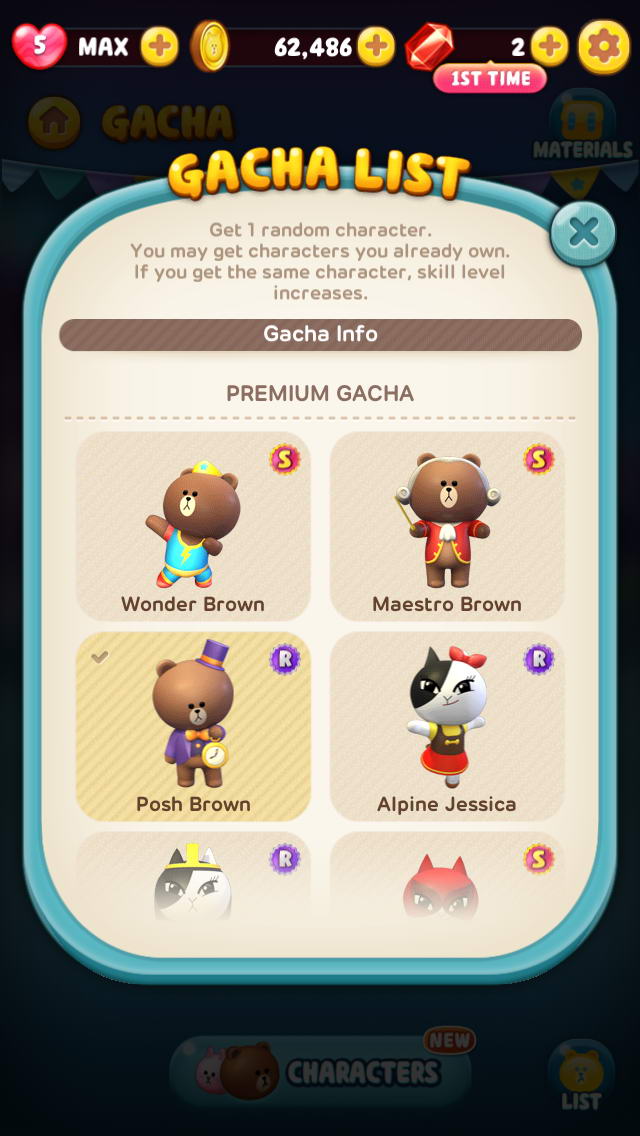Viewport: 640px width, 1136px height.
Task: Add rubies with the plus button
Action: (x=549, y=45)
